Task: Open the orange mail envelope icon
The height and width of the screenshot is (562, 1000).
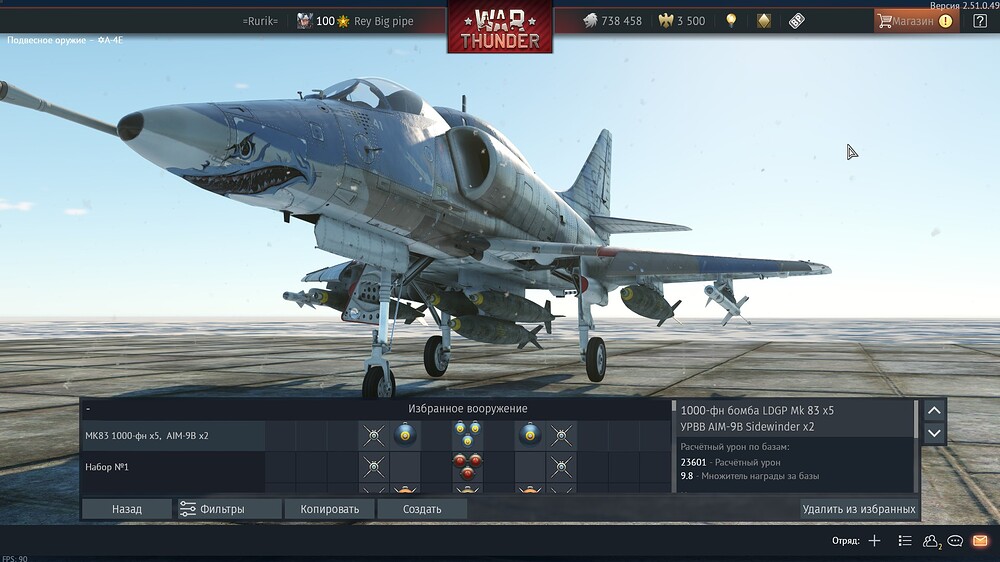Action: [x=980, y=541]
